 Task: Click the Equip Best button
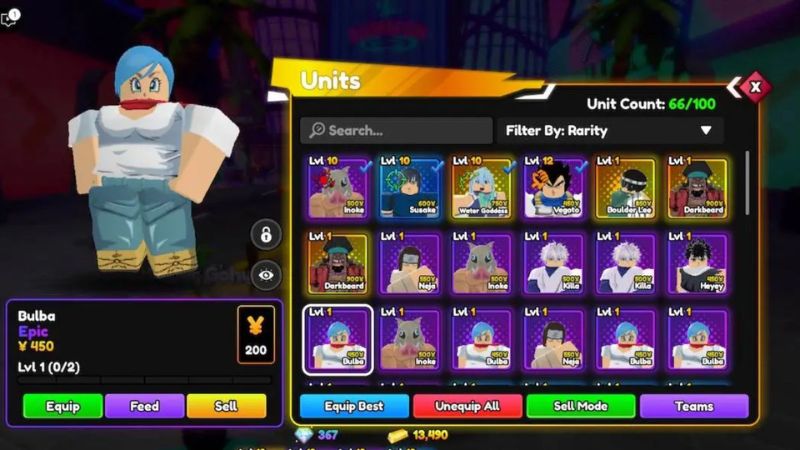click(354, 406)
